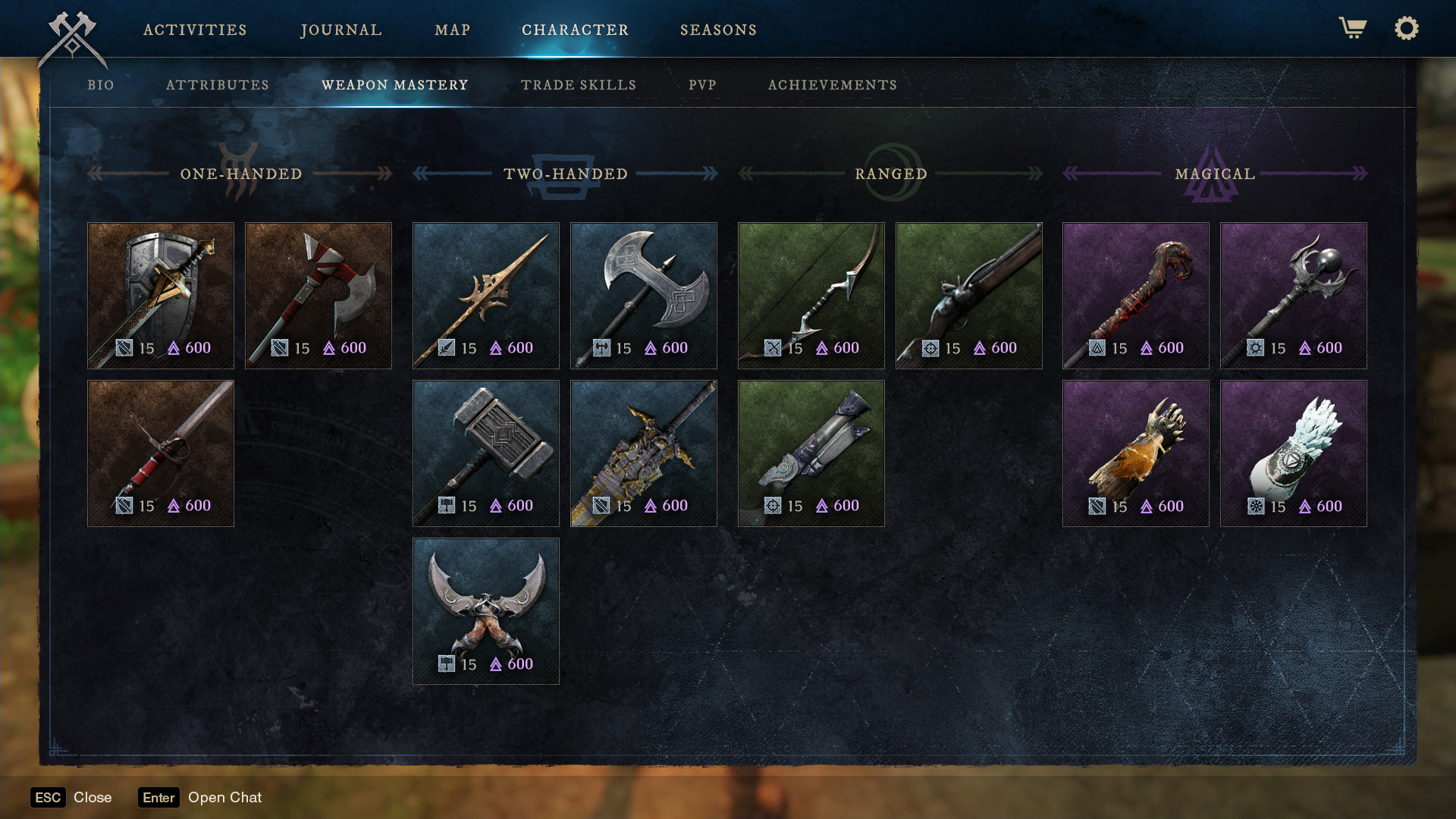The height and width of the screenshot is (819, 1456).
Task: Open the war hammer mastery tile
Action: tap(486, 453)
